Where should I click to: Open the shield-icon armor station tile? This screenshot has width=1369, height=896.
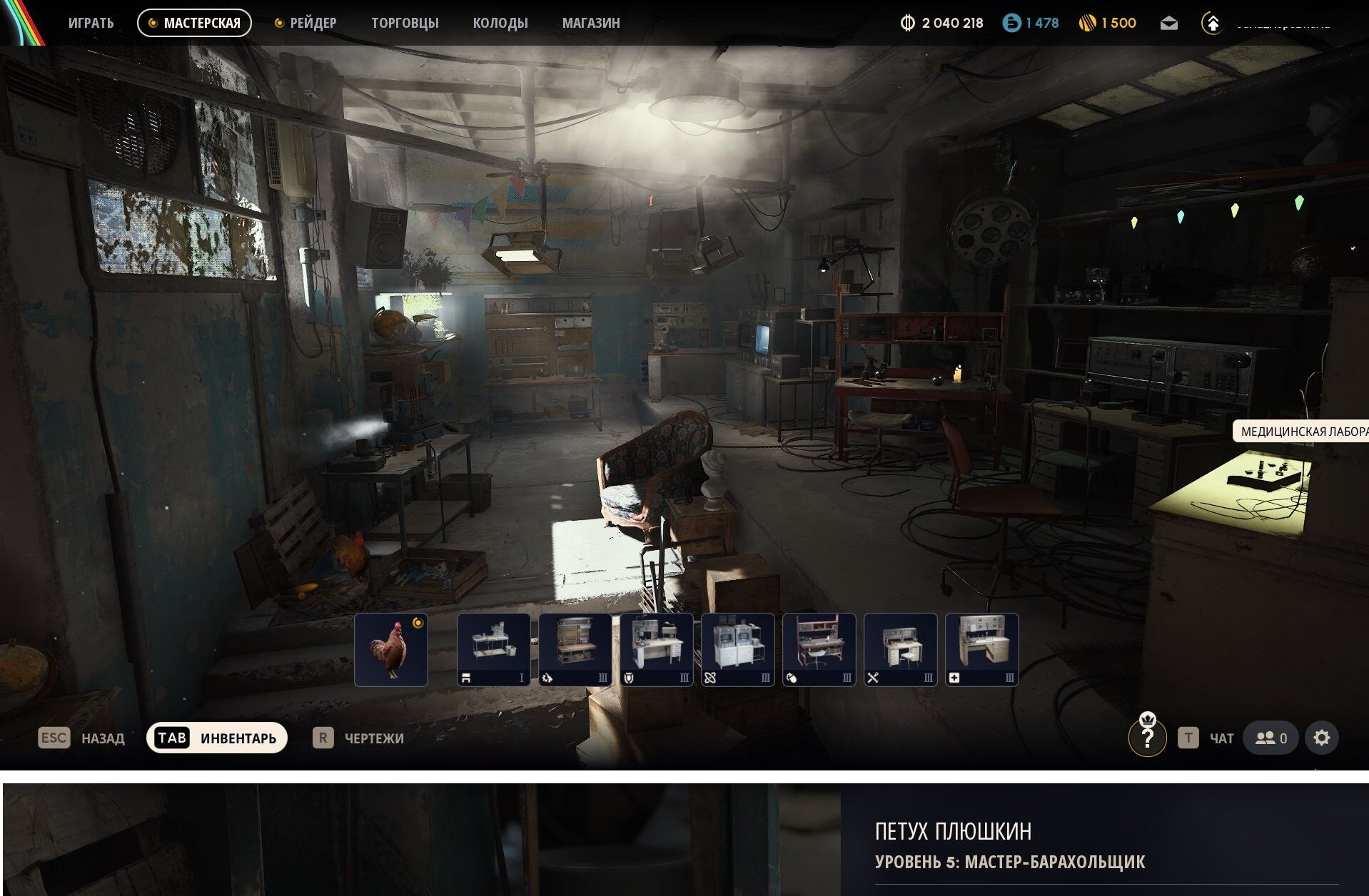(x=657, y=649)
